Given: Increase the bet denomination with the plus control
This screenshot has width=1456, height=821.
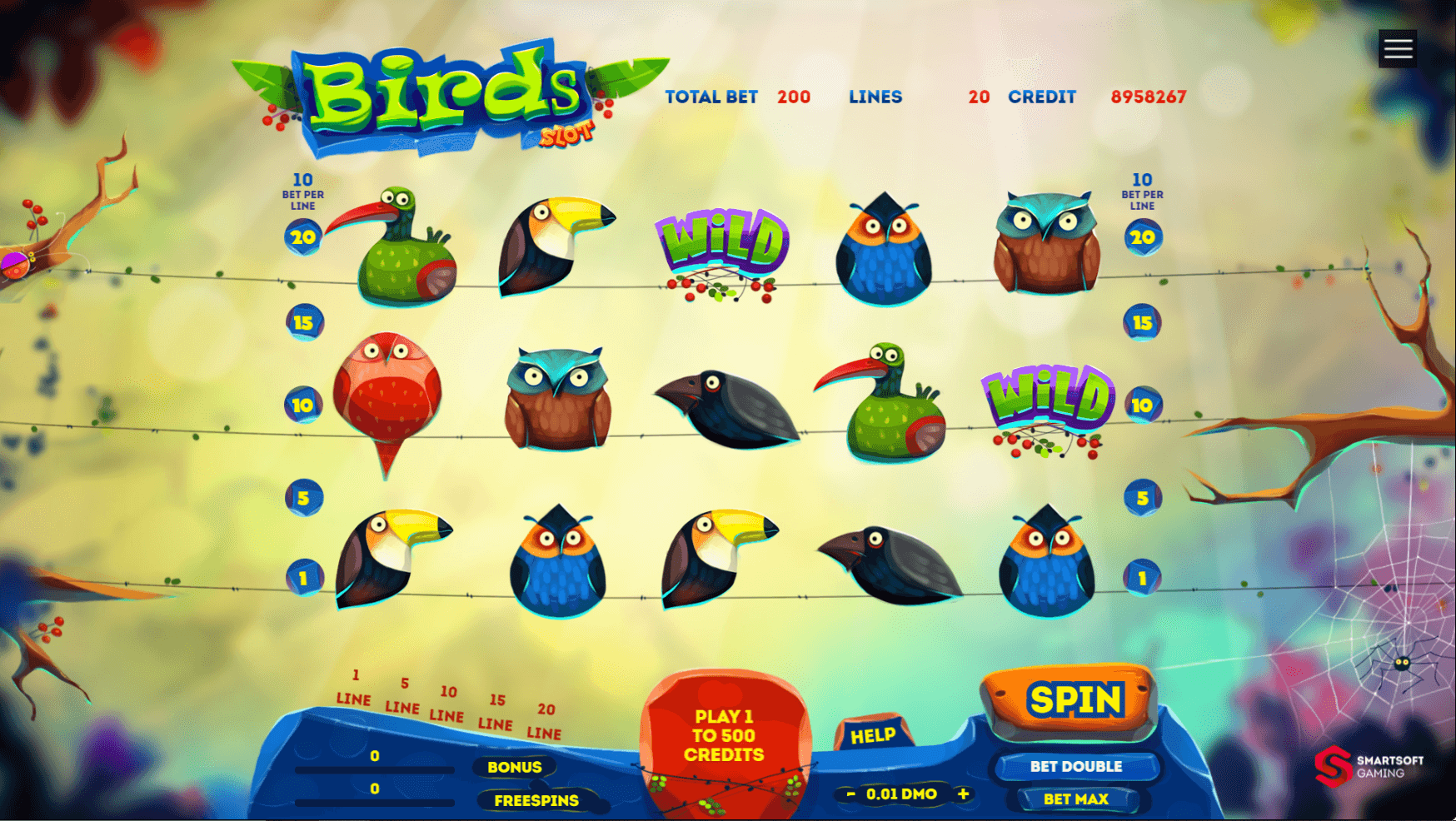Looking at the screenshot, I should [964, 794].
